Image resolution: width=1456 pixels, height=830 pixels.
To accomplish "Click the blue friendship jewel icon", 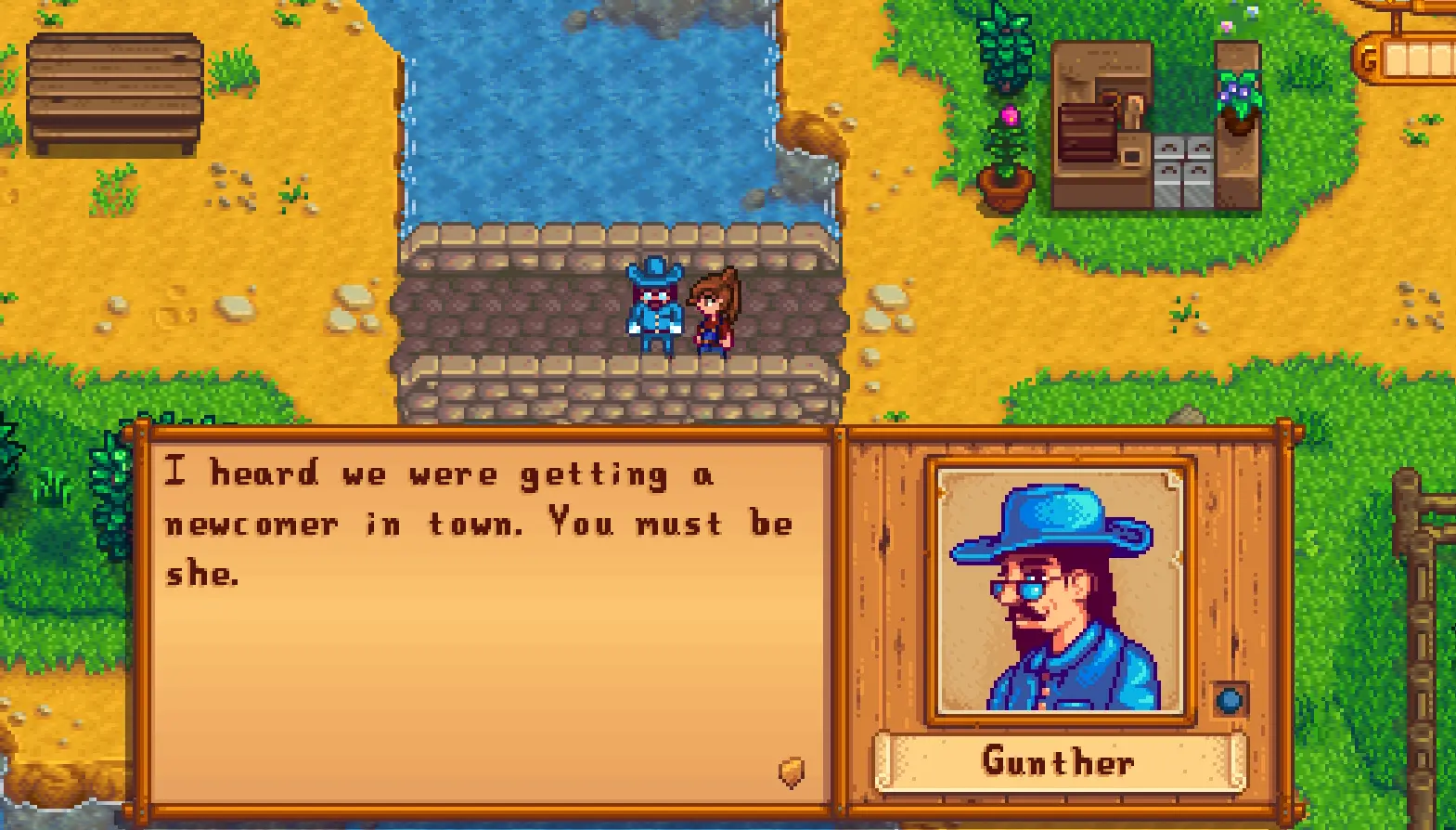I will coord(1230,699).
